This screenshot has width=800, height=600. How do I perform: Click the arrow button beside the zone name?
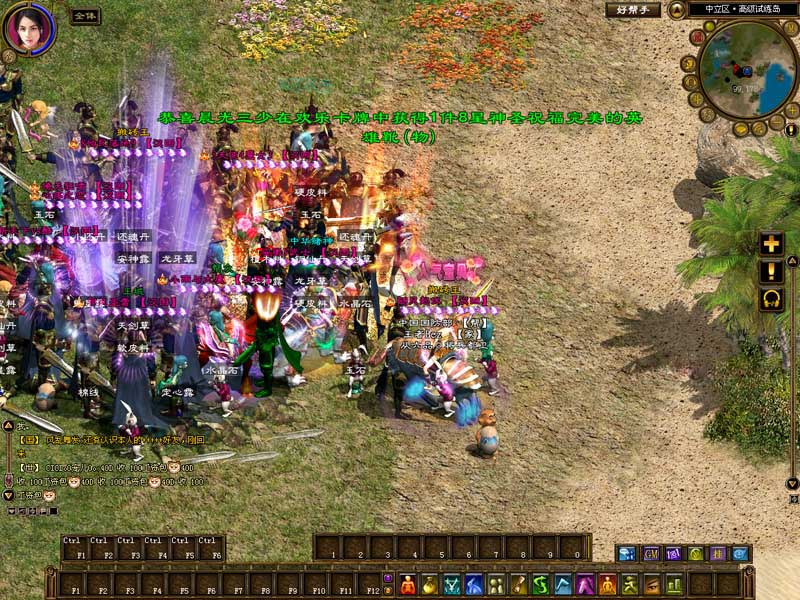coord(678,10)
